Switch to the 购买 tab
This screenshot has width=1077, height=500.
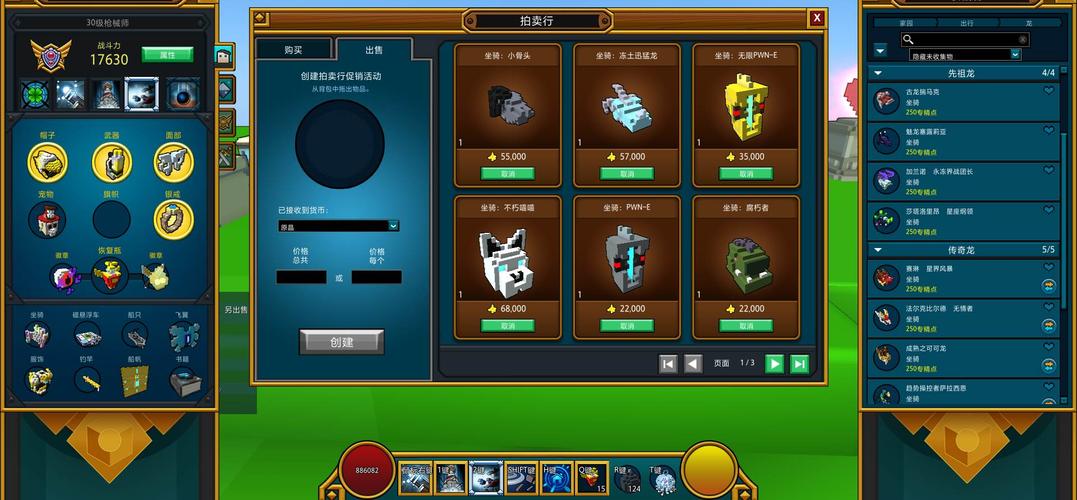point(293,50)
